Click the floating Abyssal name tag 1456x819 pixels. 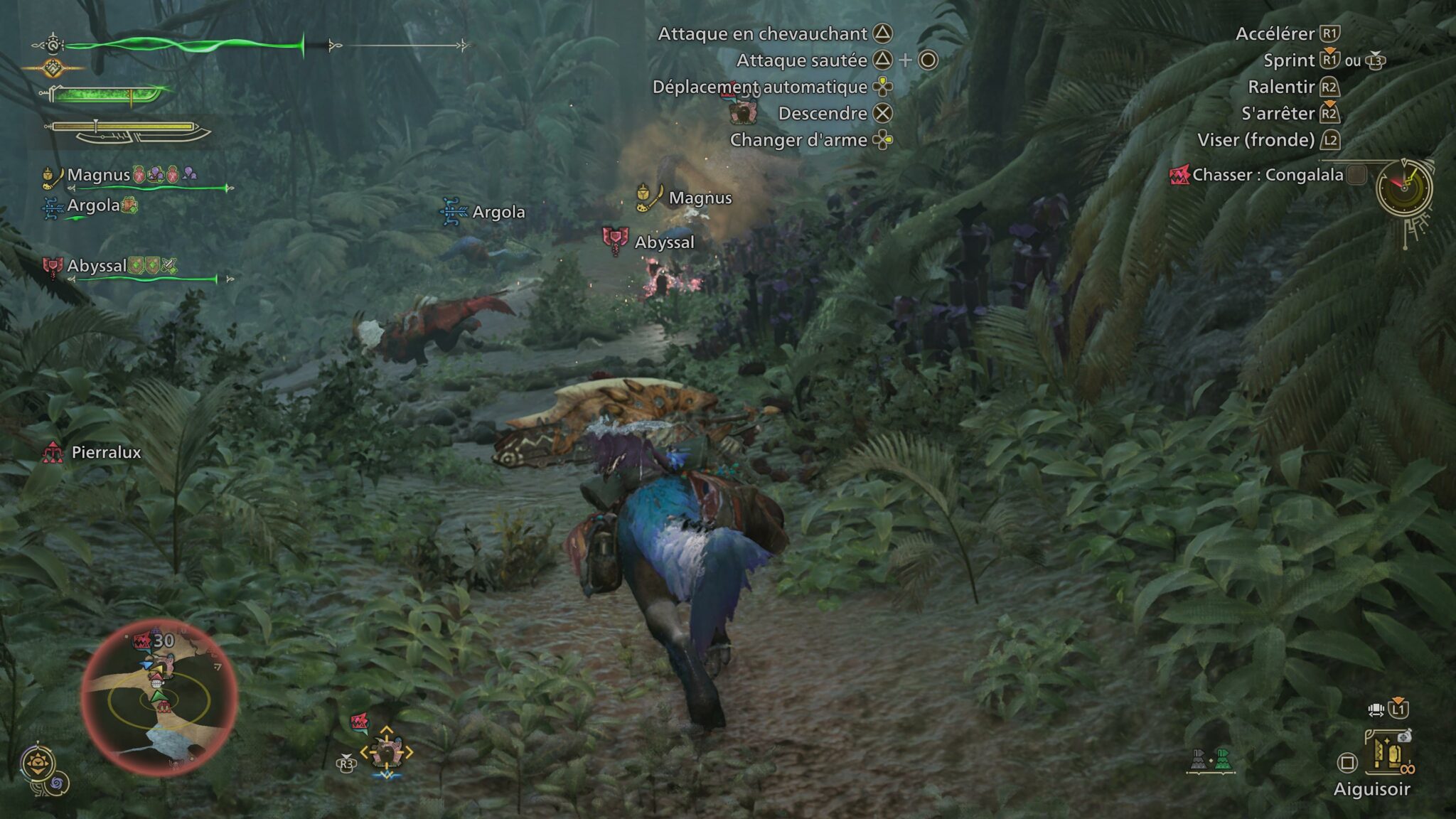663,242
